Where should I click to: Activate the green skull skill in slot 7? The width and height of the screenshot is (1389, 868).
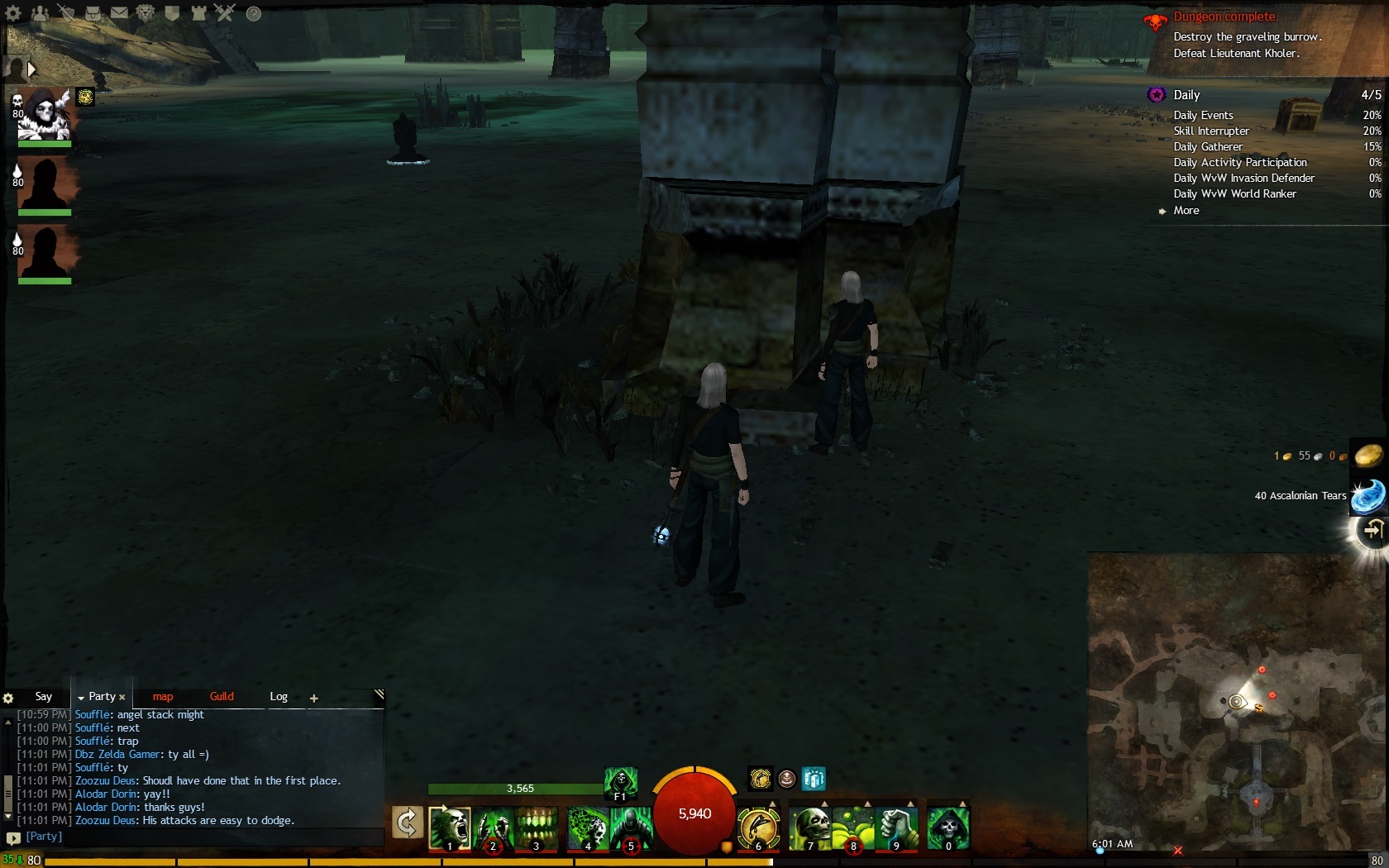[x=809, y=827]
